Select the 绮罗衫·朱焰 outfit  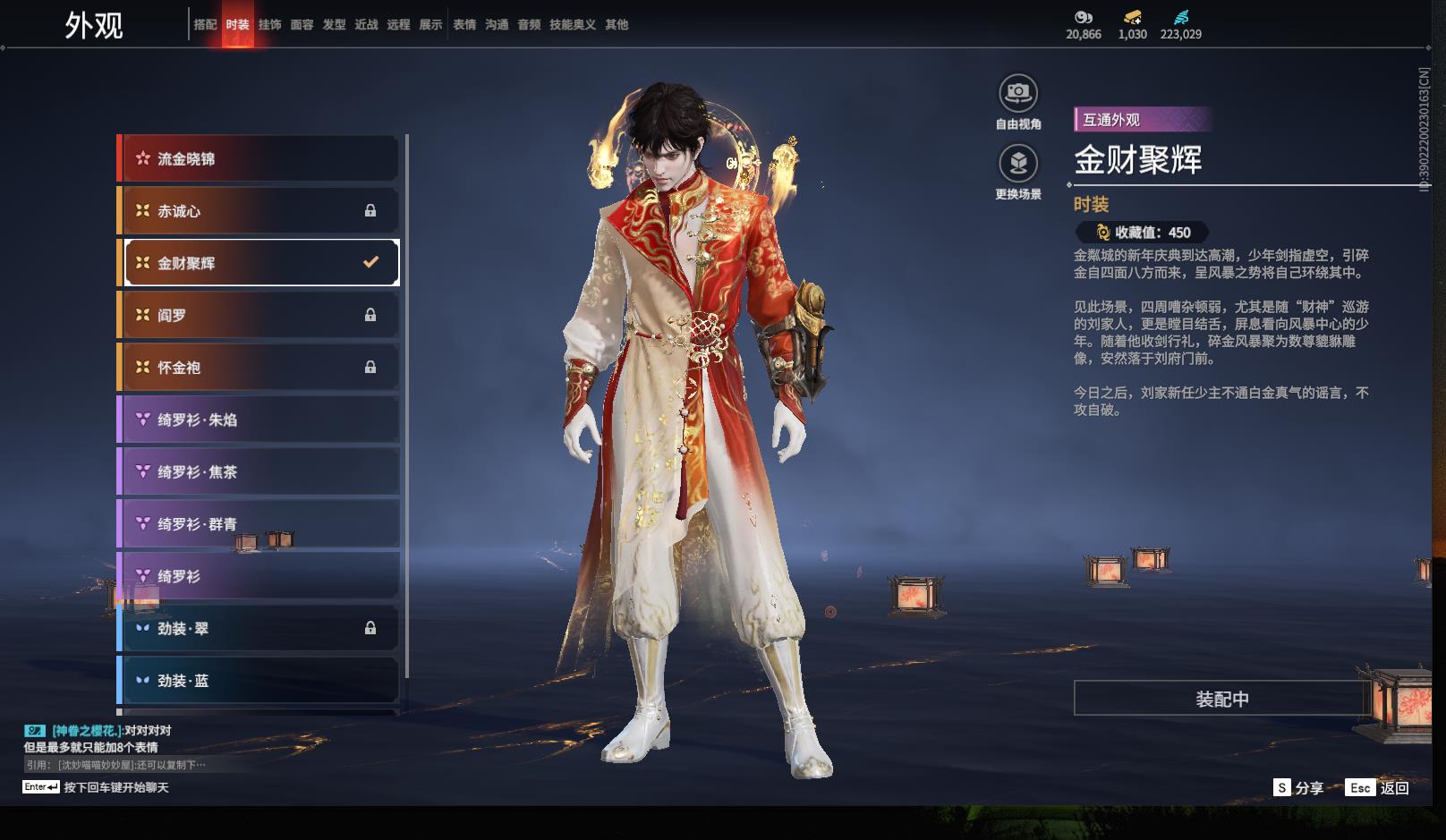(259, 420)
